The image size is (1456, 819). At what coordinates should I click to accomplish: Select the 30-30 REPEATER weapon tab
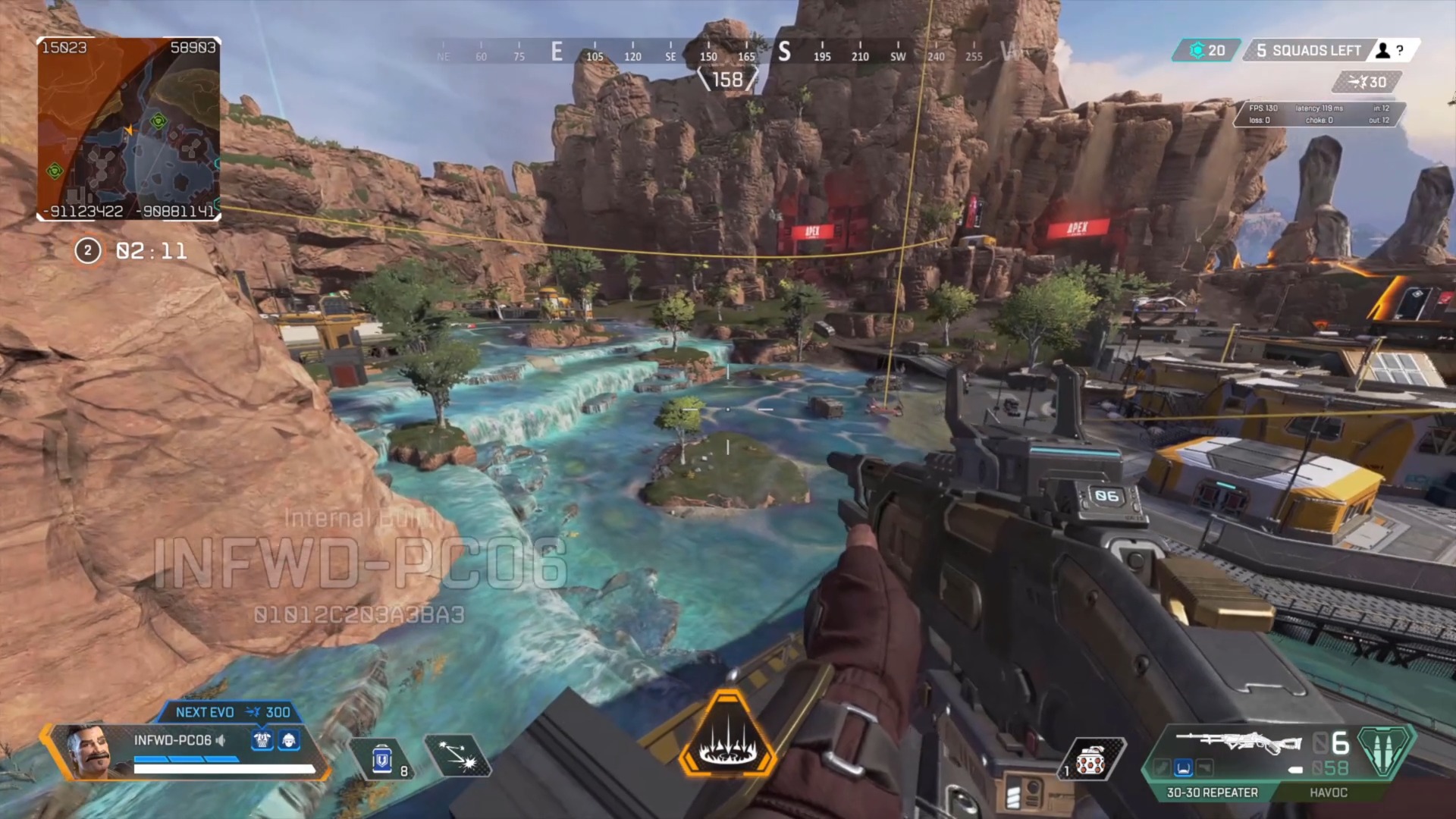pos(1212,793)
